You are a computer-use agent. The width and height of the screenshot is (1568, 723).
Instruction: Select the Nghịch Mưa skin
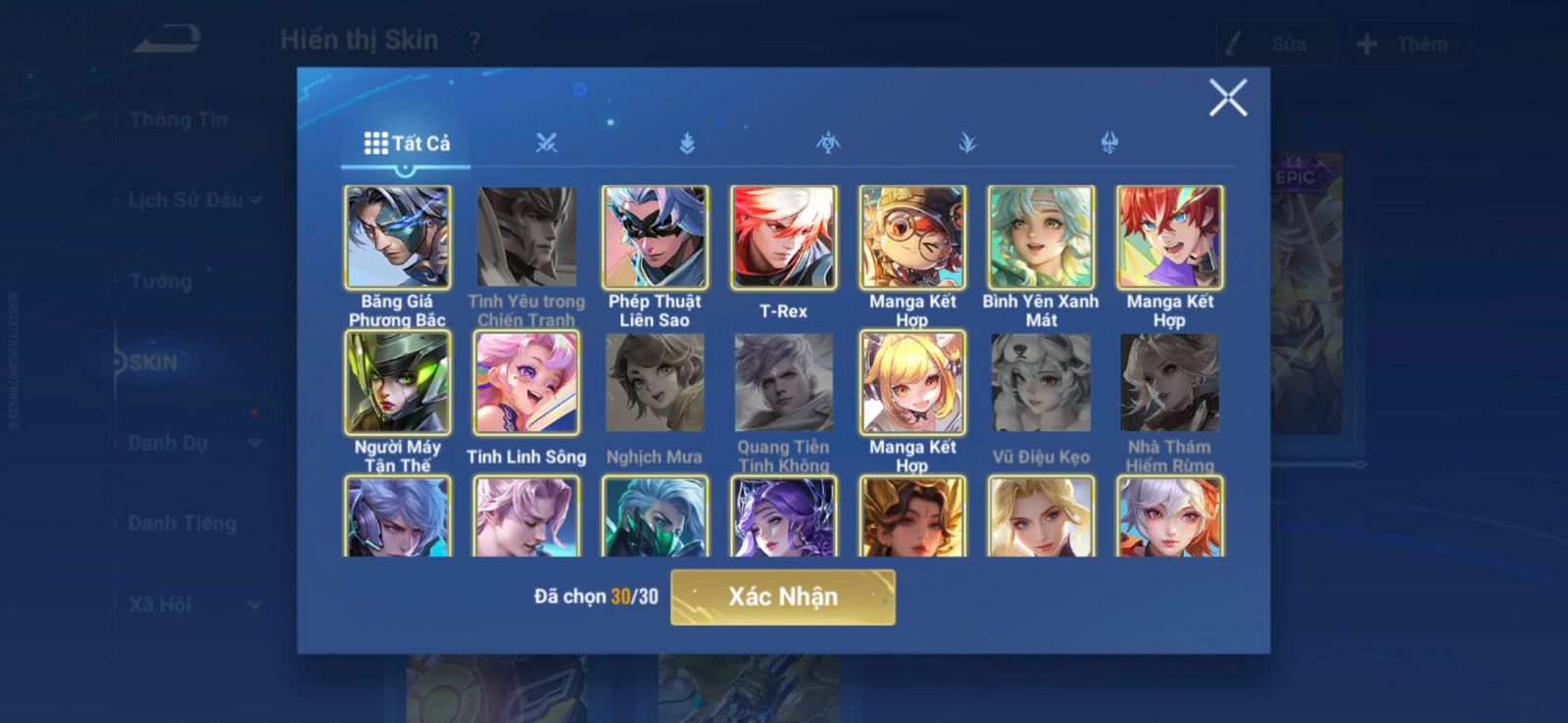click(x=655, y=382)
